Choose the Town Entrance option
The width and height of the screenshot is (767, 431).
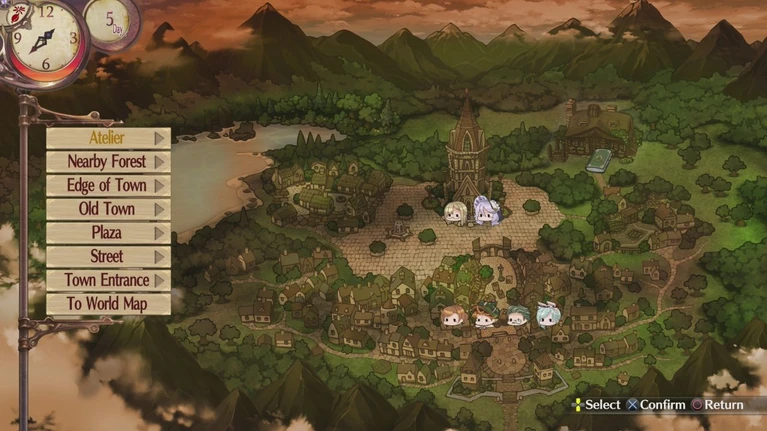pos(107,281)
